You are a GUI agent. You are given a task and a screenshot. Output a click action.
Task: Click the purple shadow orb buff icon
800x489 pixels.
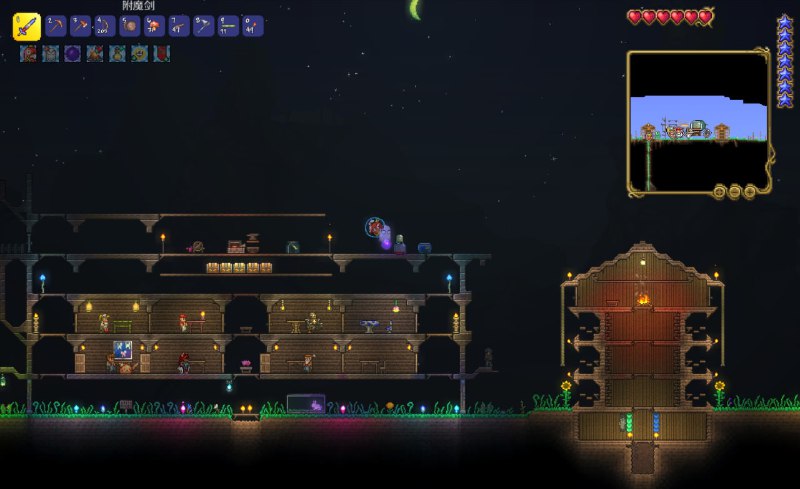tap(72, 54)
